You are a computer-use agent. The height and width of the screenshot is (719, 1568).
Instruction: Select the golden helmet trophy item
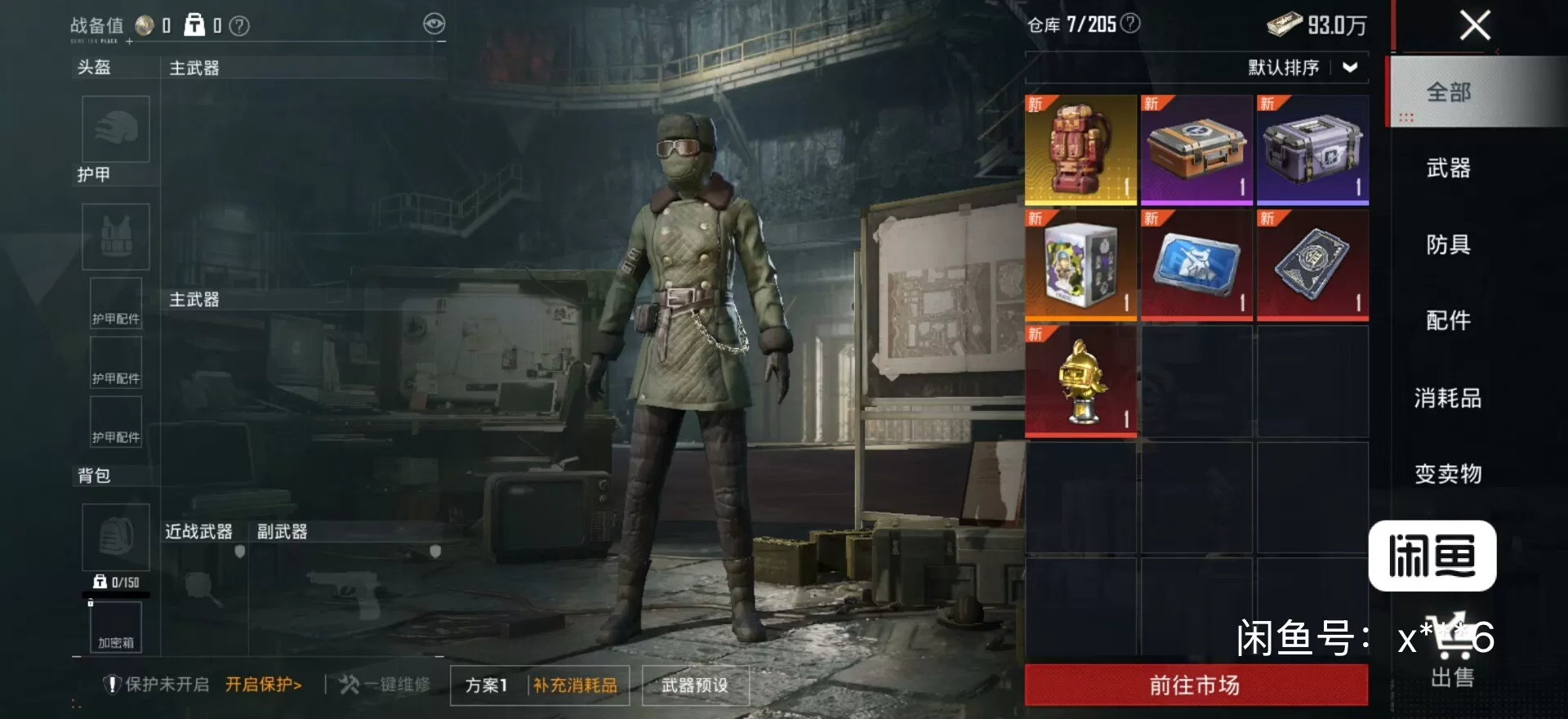coord(1080,381)
